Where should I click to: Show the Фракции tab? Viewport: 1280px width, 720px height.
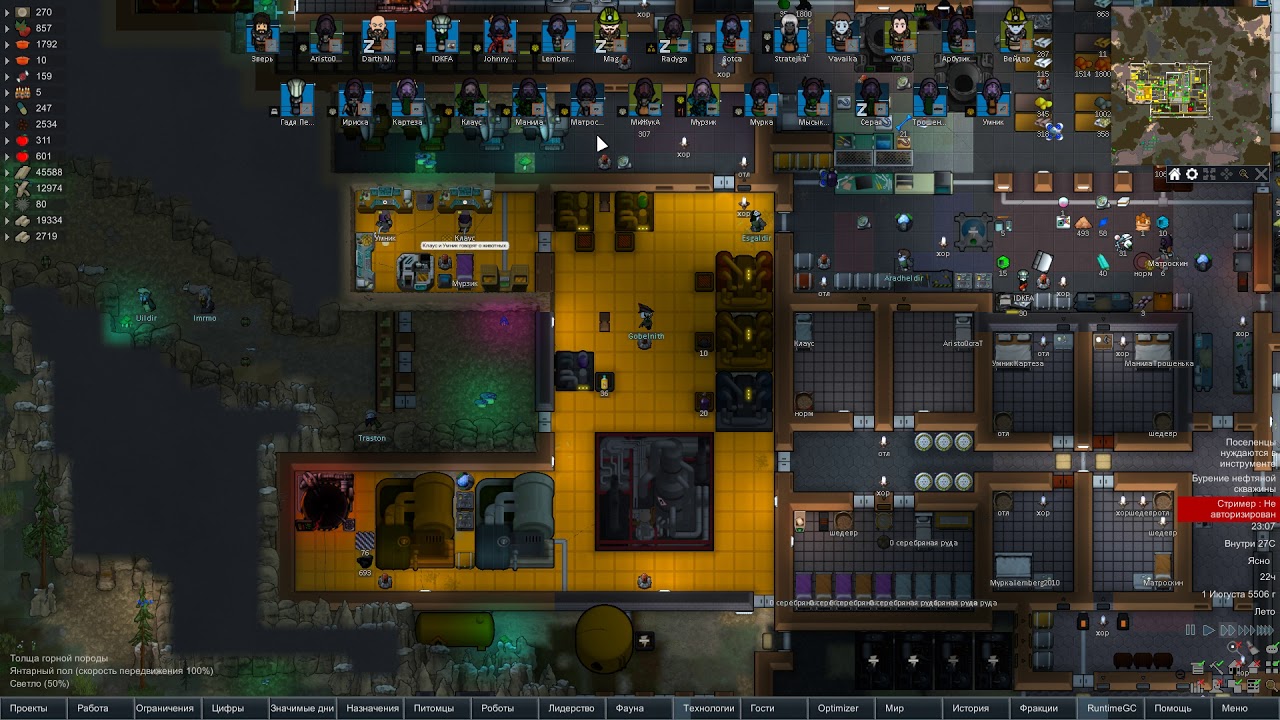pos(1039,708)
